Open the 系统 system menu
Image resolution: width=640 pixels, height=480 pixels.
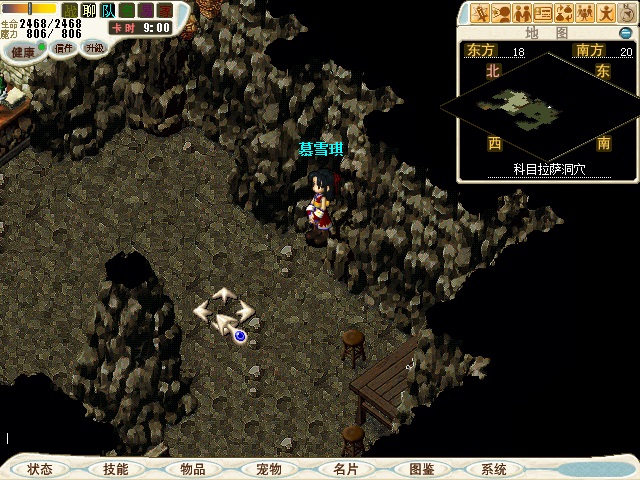(x=494, y=469)
